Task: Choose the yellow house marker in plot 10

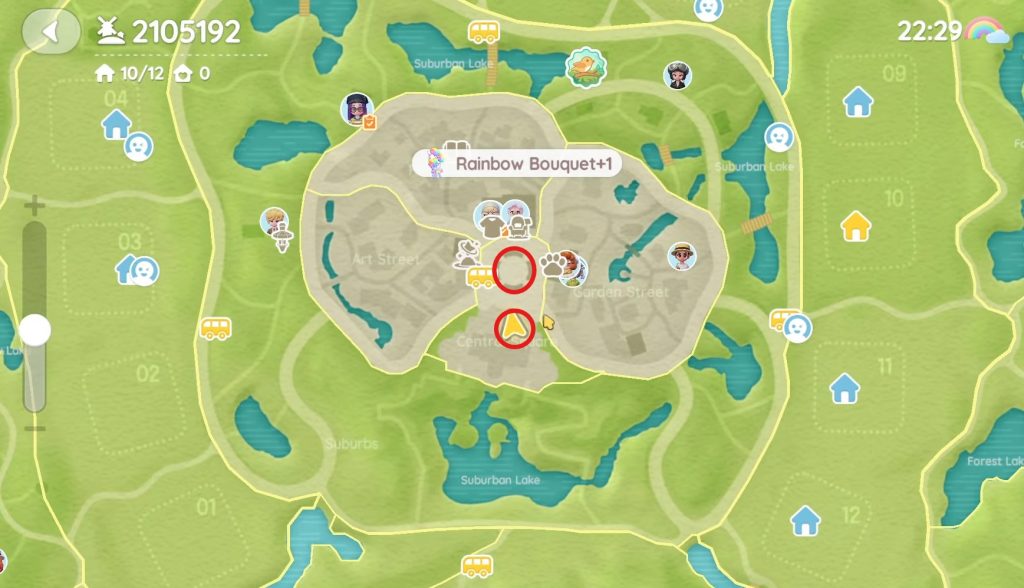Action: [856, 226]
